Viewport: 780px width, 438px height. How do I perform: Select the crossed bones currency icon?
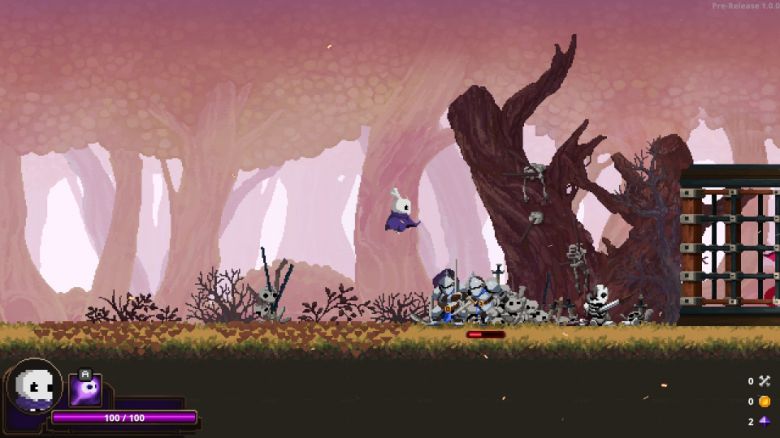[765, 381]
